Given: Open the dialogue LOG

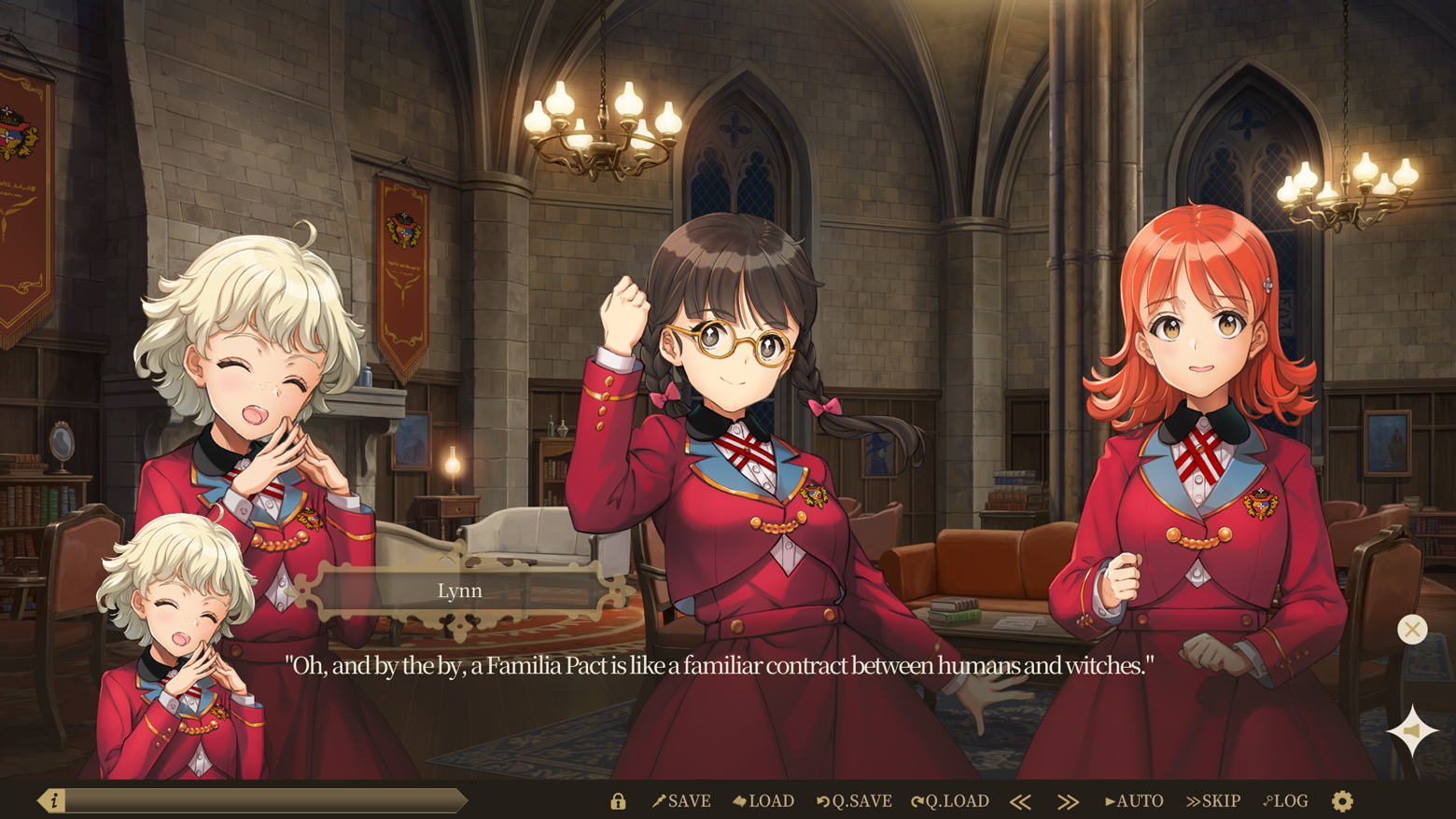Looking at the screenshot, I should [1286, 801].
